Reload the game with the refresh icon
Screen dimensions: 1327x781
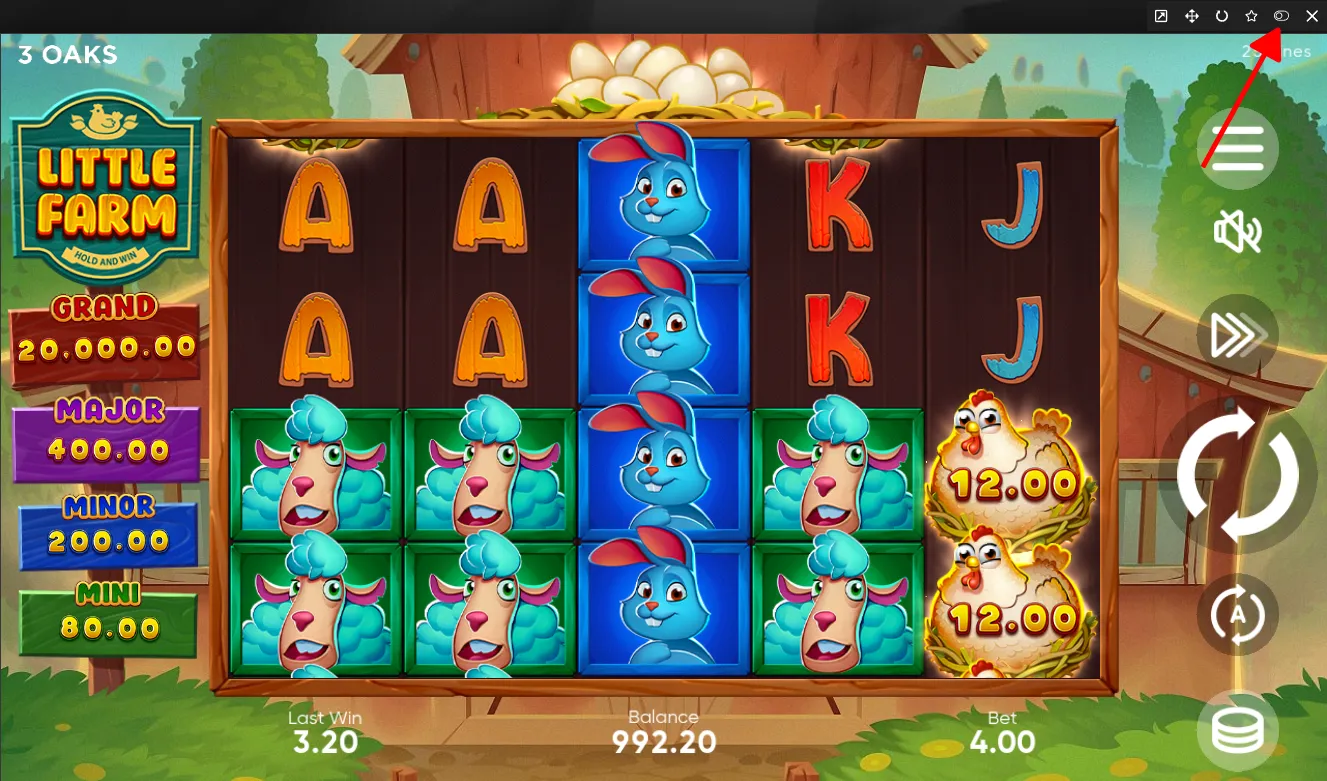click(x=1221, y=16)
